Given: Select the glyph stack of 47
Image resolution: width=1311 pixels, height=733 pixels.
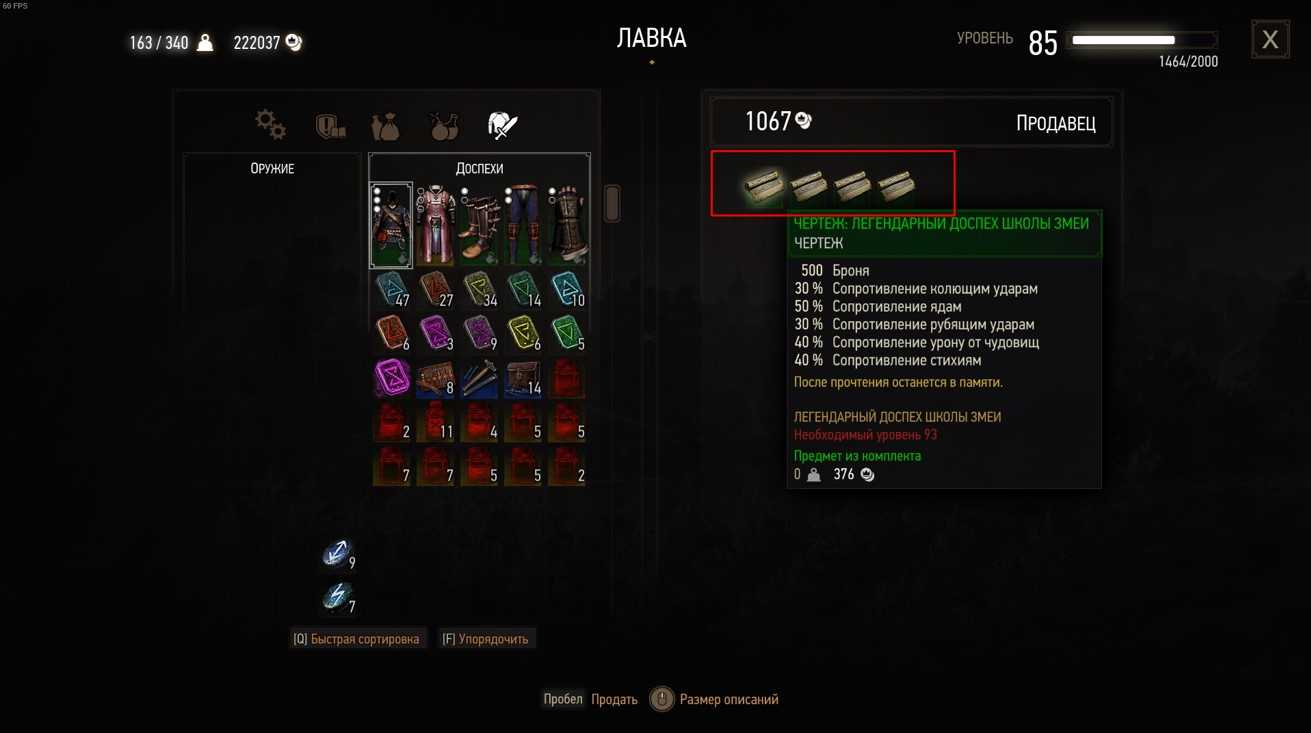Looking at the screenshot, I should click(391, 289).
